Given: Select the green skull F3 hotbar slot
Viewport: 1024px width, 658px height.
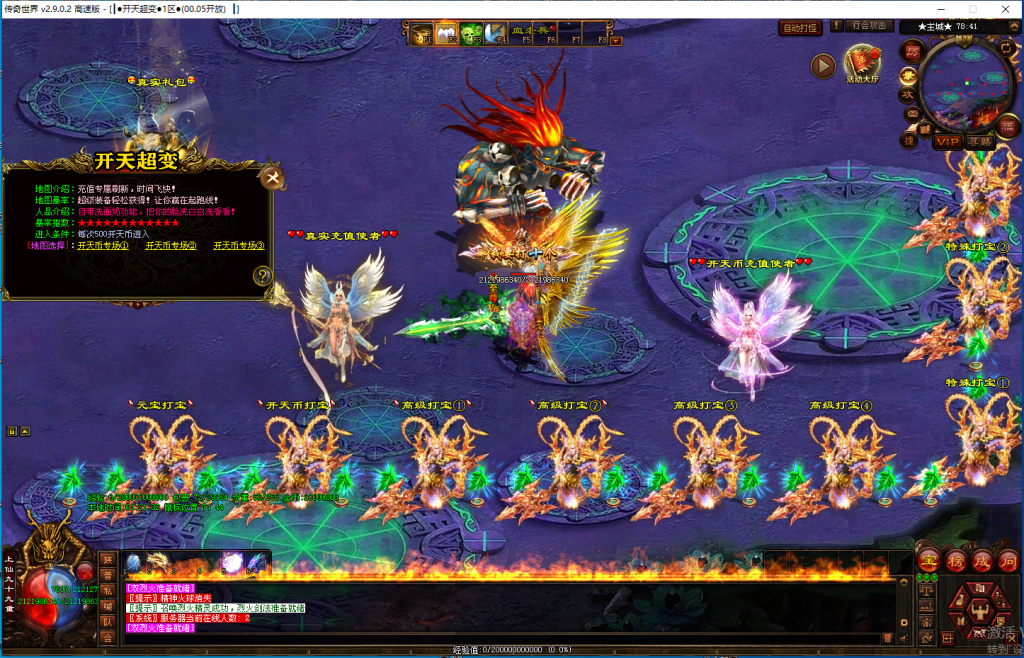Looking at the screenshot, I should pos(471,34).
